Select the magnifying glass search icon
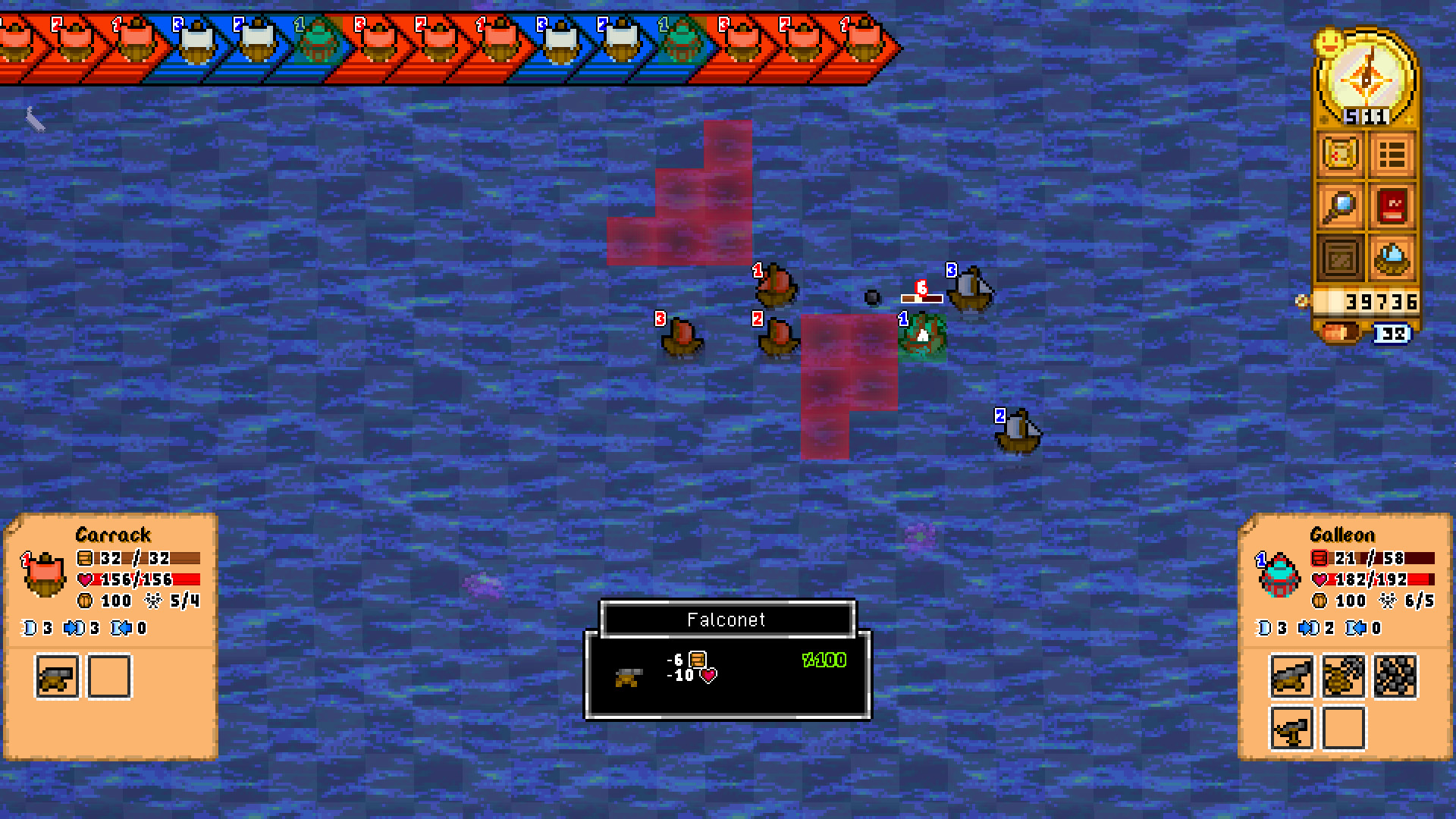Screen dimensions: 1456x819 click(1338, 206)
